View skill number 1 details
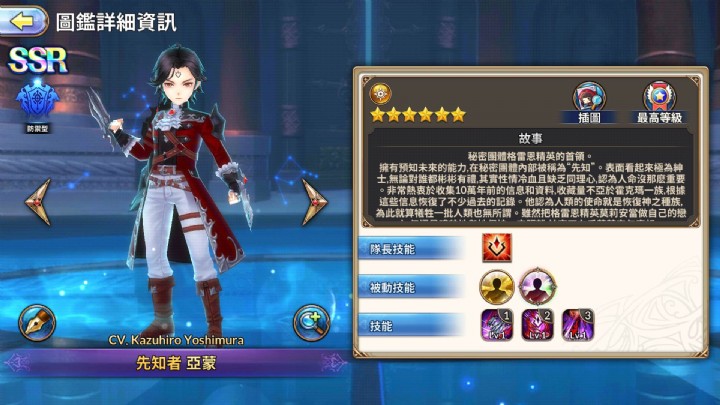 click(x=497, y=325)
